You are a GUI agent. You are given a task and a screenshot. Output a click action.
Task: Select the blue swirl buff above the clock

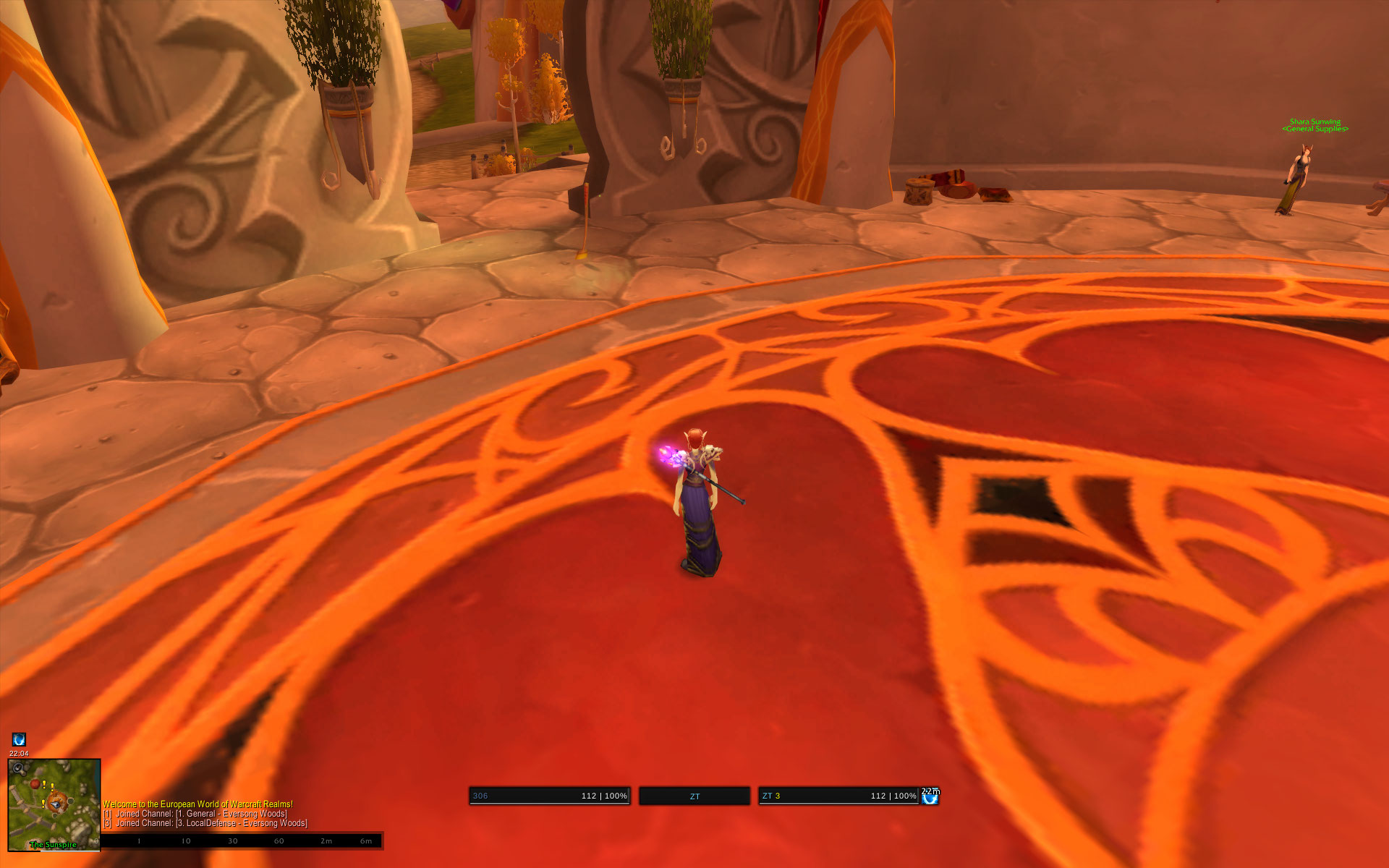(x=19, y=739)
